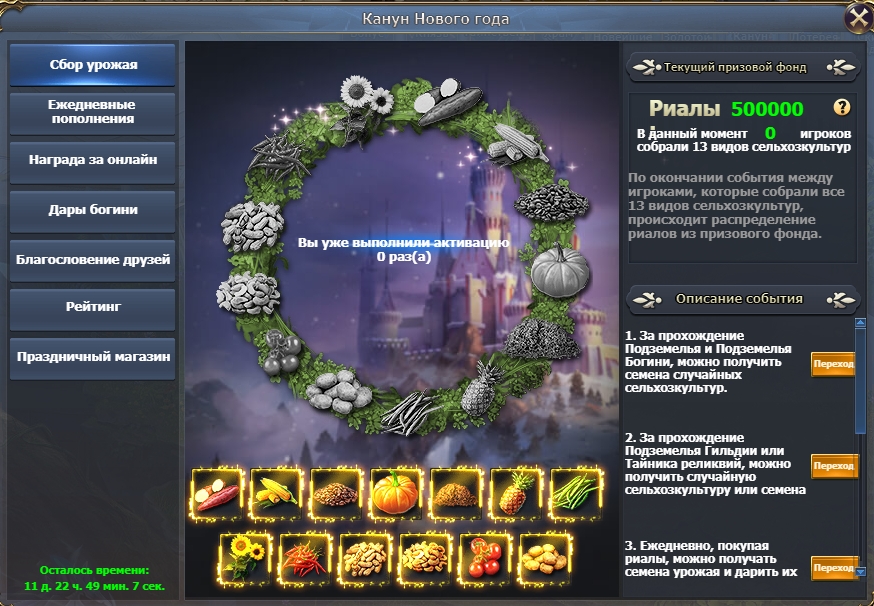Switch to Ежедневные пополнения tab
The height and width of the screenshot is (606, 874).
point(93,112)
